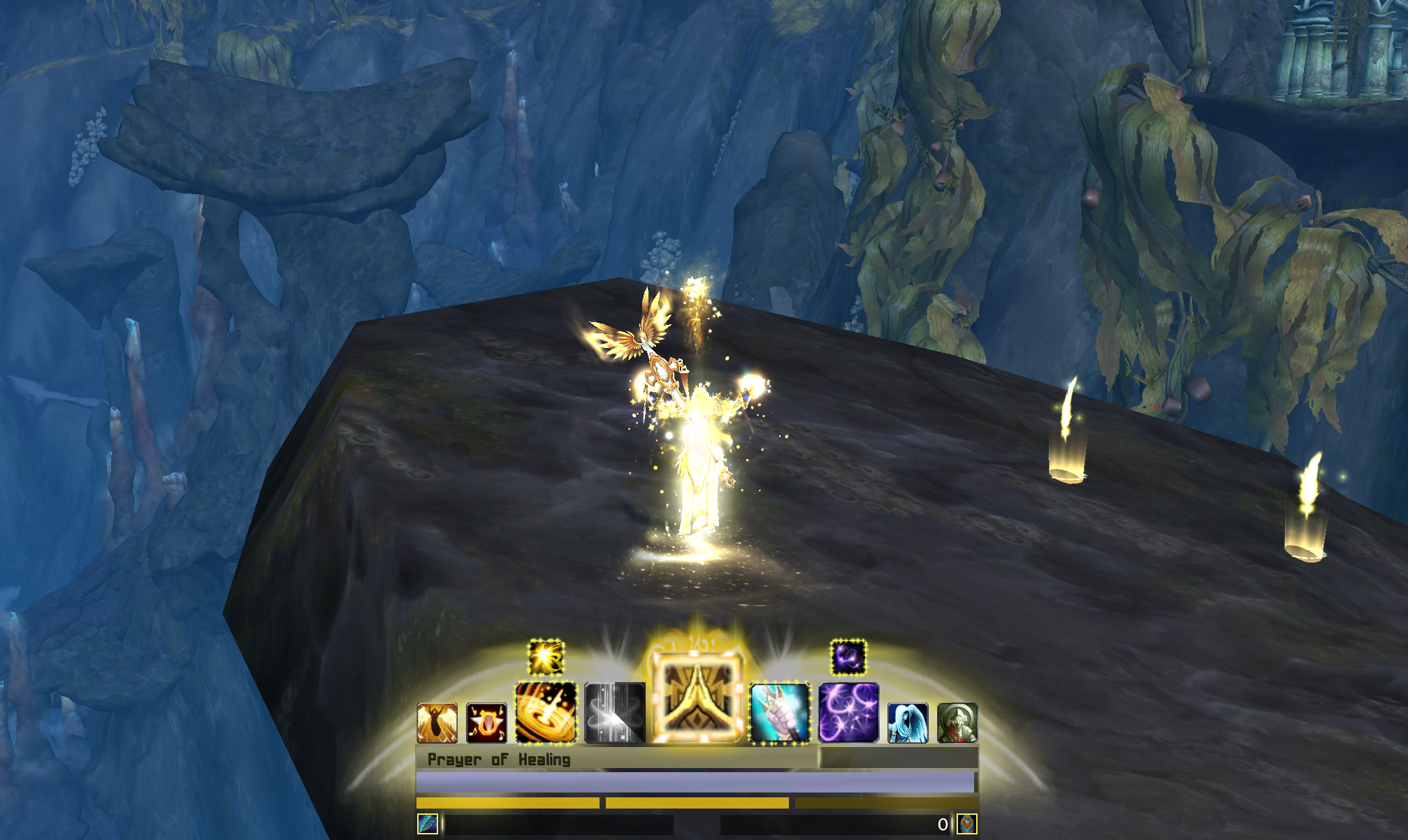Click the small yellow starburst icon
The width and height of the screenshot is (1408, 840).
546,657
